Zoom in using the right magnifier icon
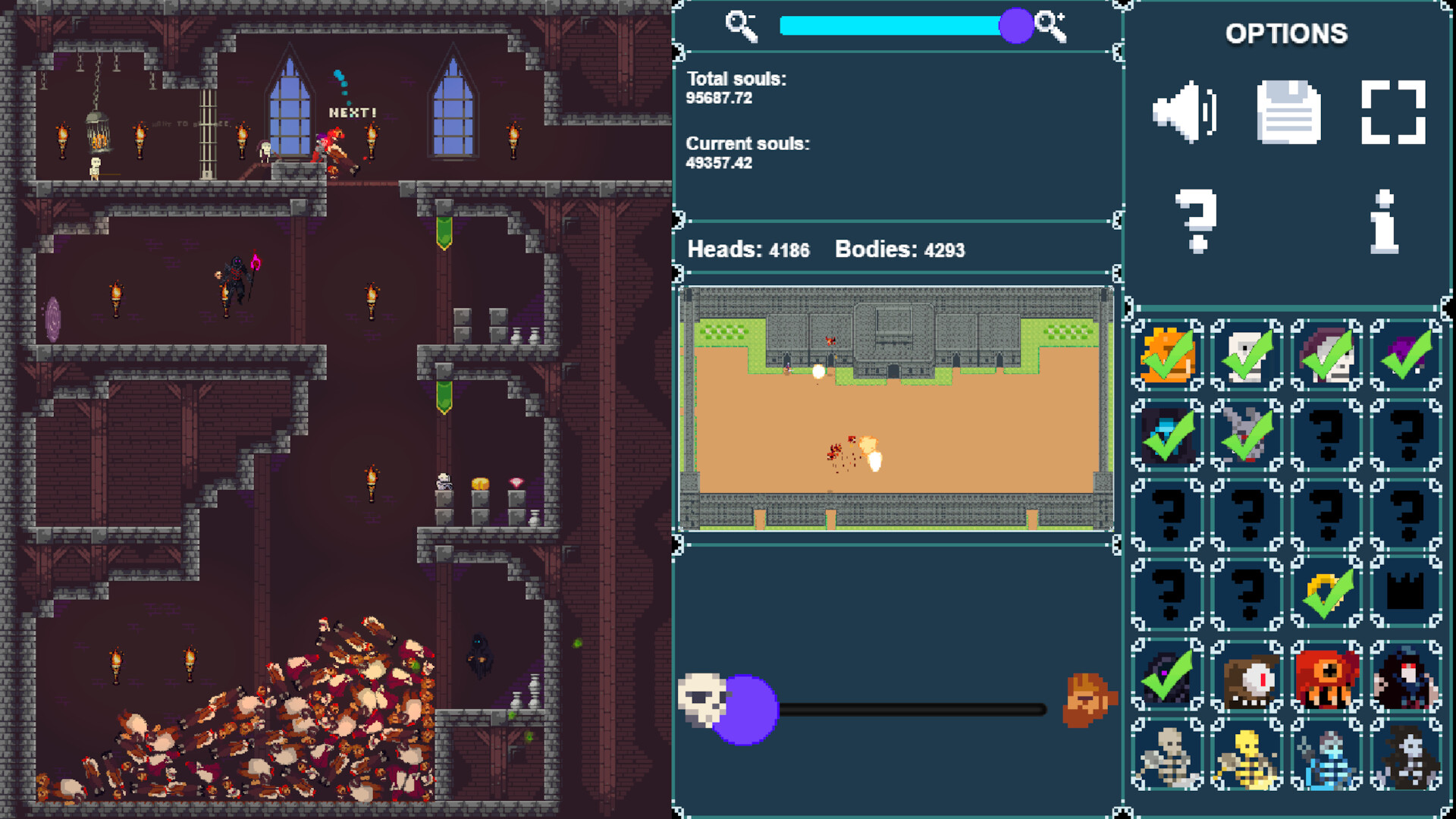The height and width of the screenshot is (819, 1456). click(1053, 25)
